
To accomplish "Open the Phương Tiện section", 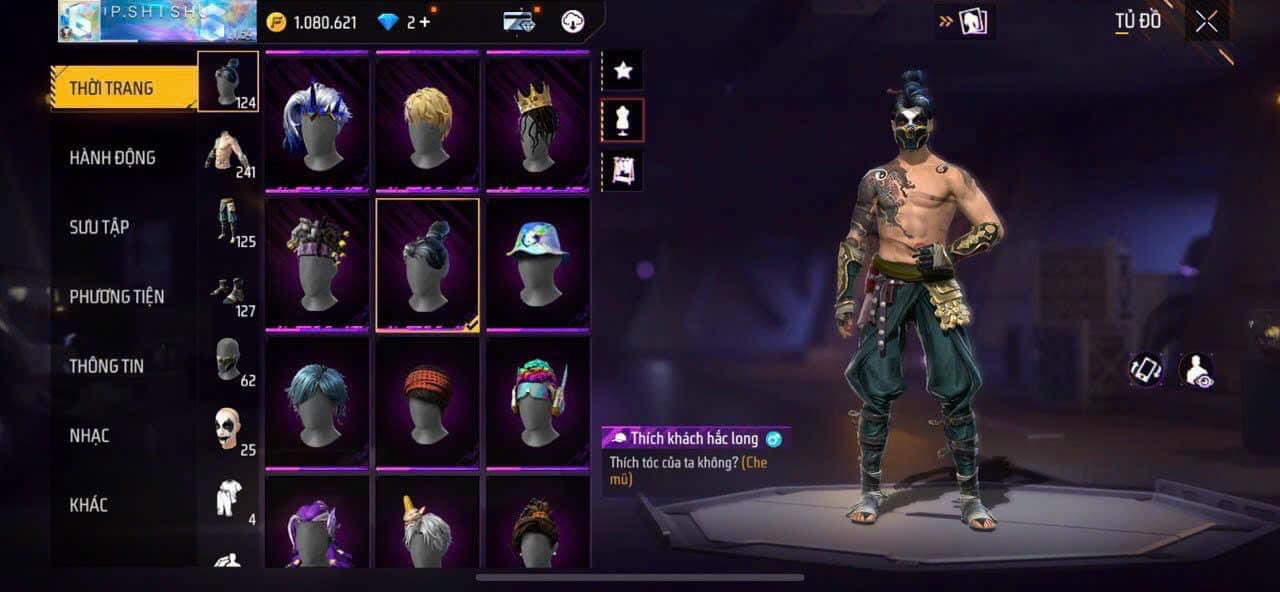I will click(x=116, y=296).
